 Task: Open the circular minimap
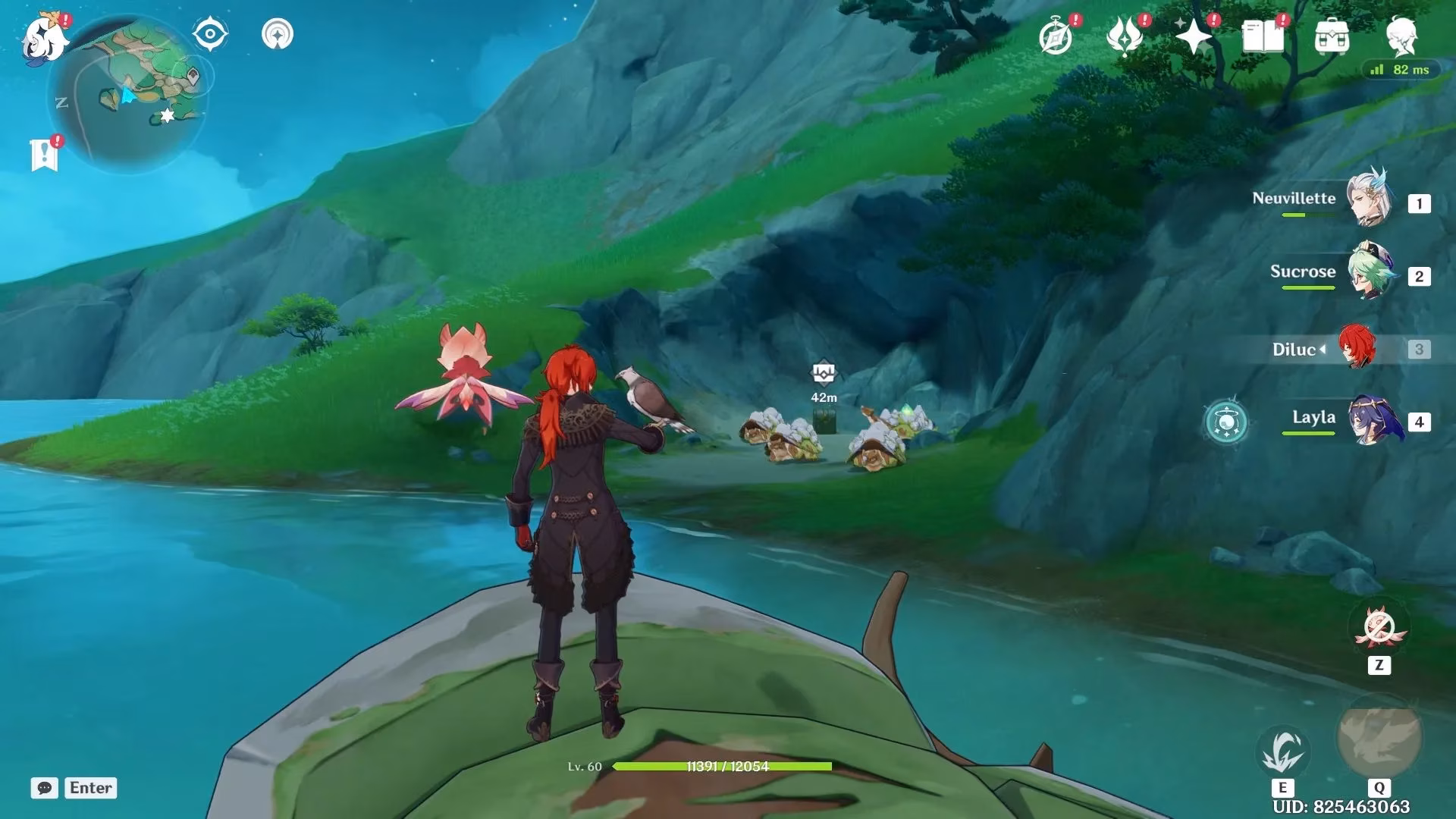127,95
